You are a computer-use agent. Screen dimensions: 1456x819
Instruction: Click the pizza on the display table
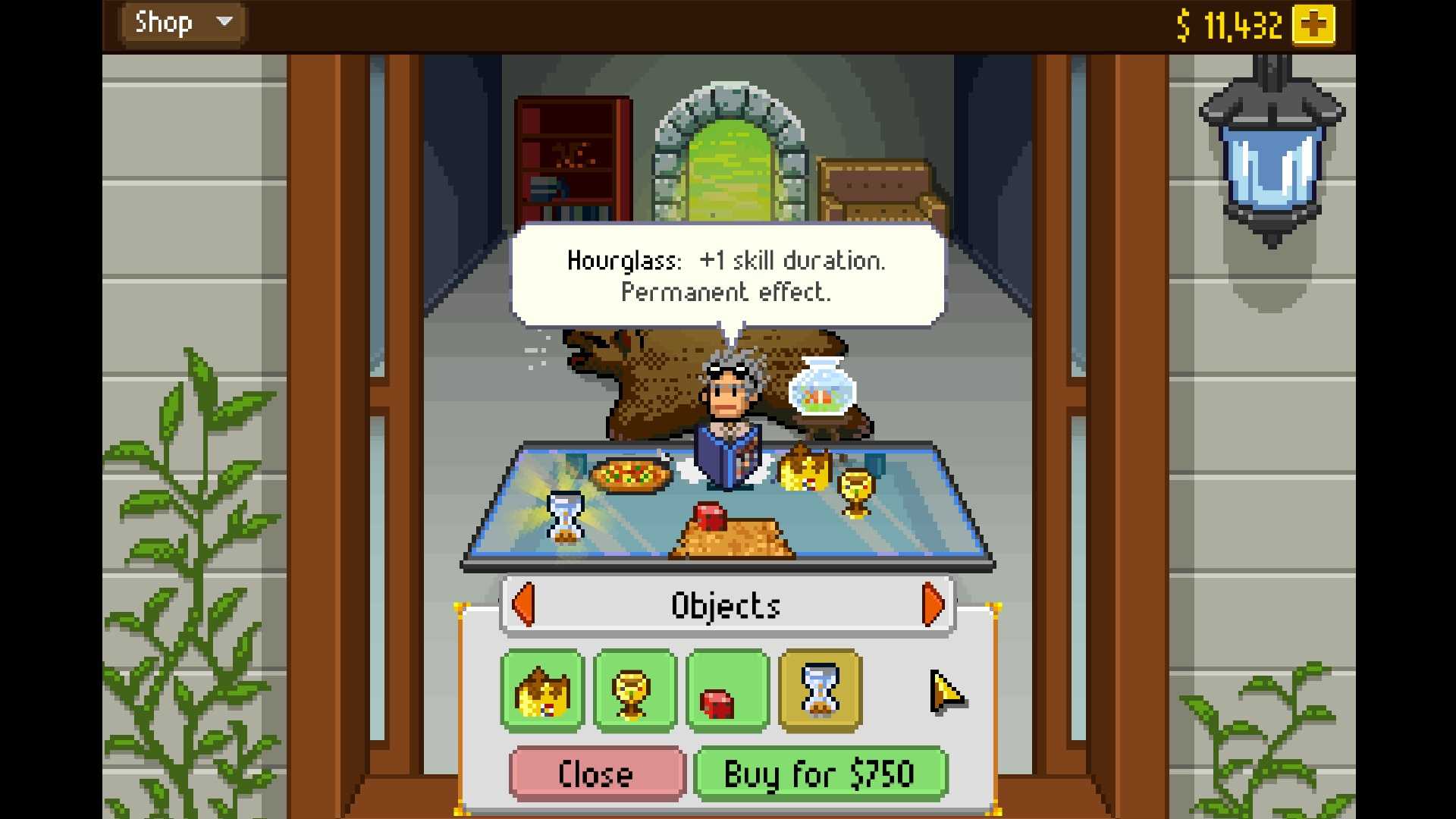629,472
